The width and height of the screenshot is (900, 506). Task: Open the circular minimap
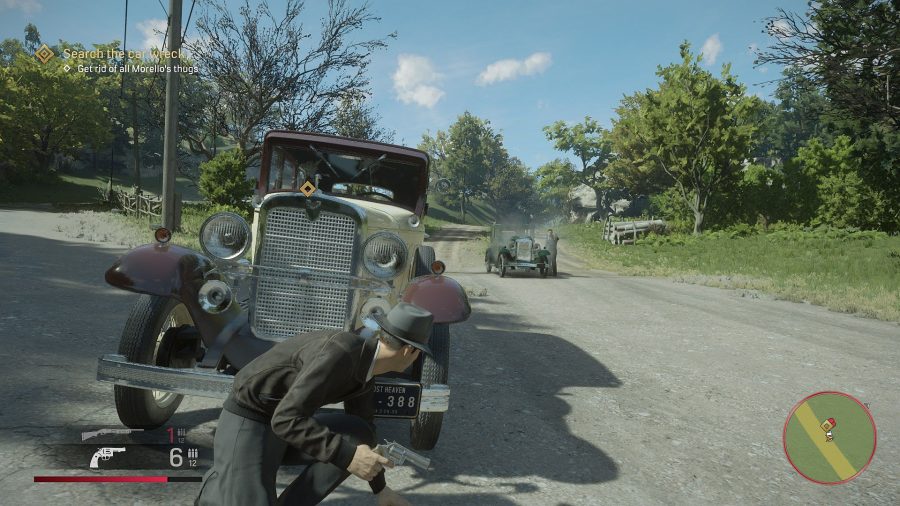829,437
